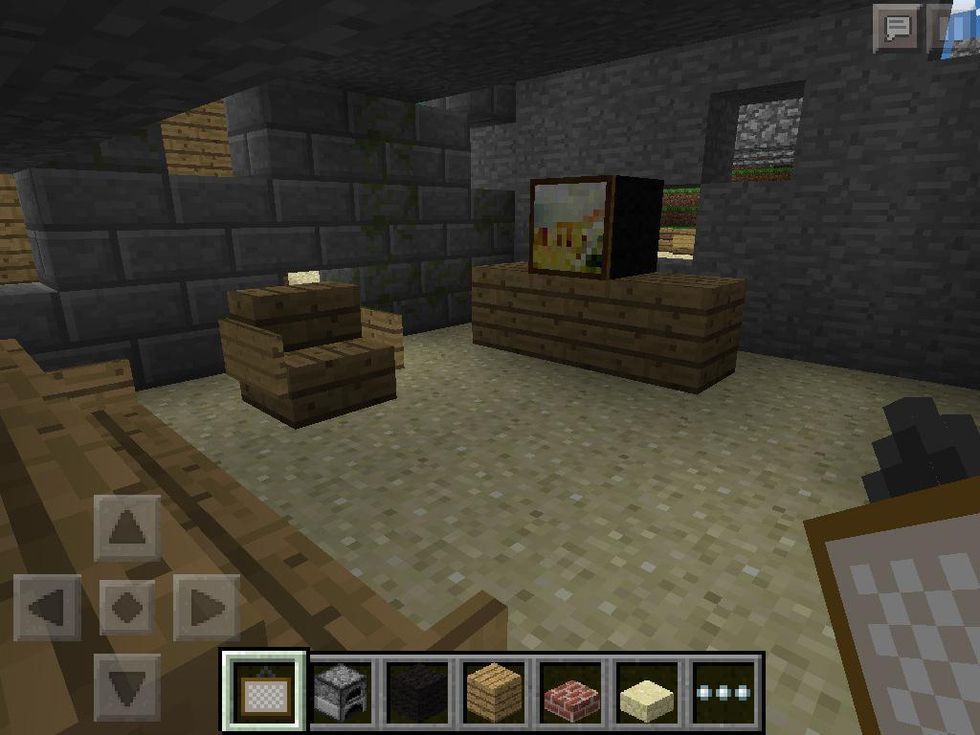980x735 pixels.
Task: Pick the oak wood planks slot
Action: coord(495,692)
